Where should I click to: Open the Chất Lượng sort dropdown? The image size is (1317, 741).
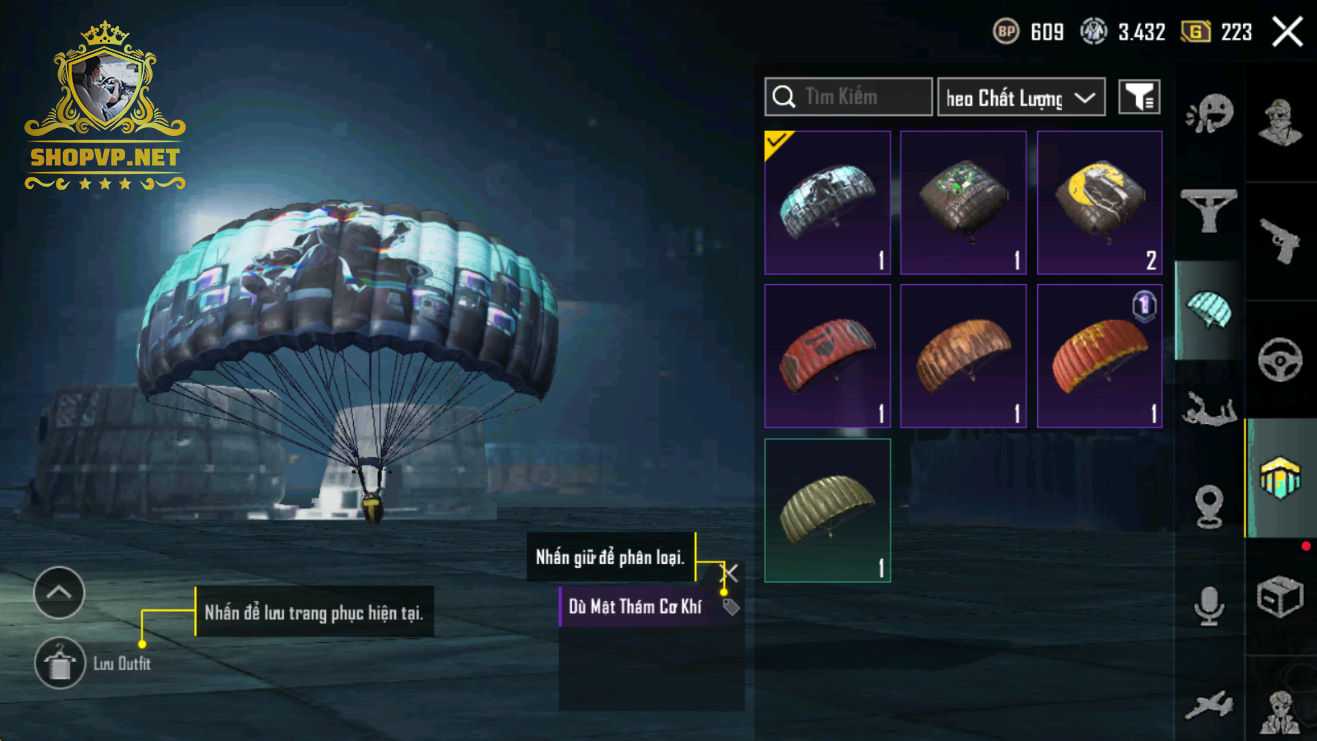pyautogui.click(x=1020, y=97)
